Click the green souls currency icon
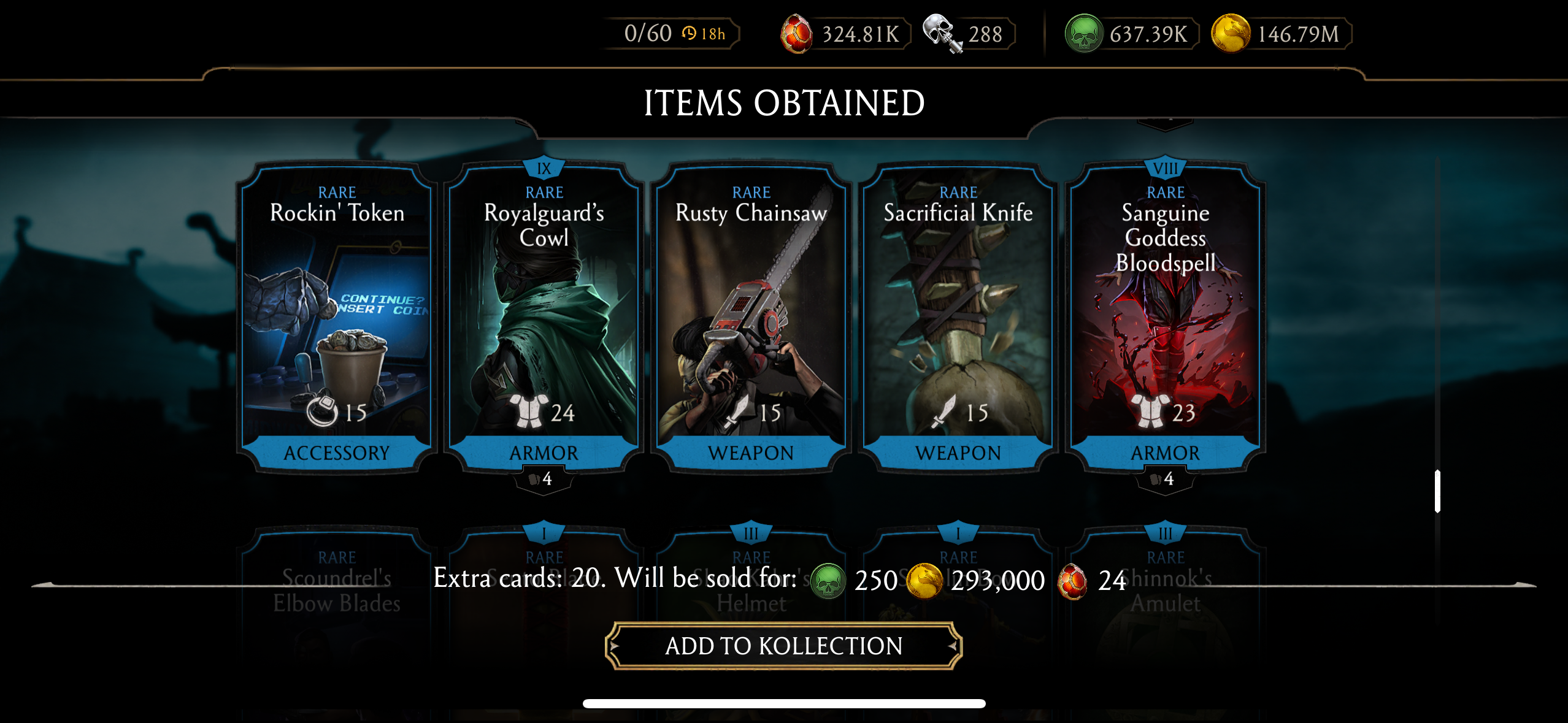Viewport: 1568px width, 723px height. [x=1083, y=34]
